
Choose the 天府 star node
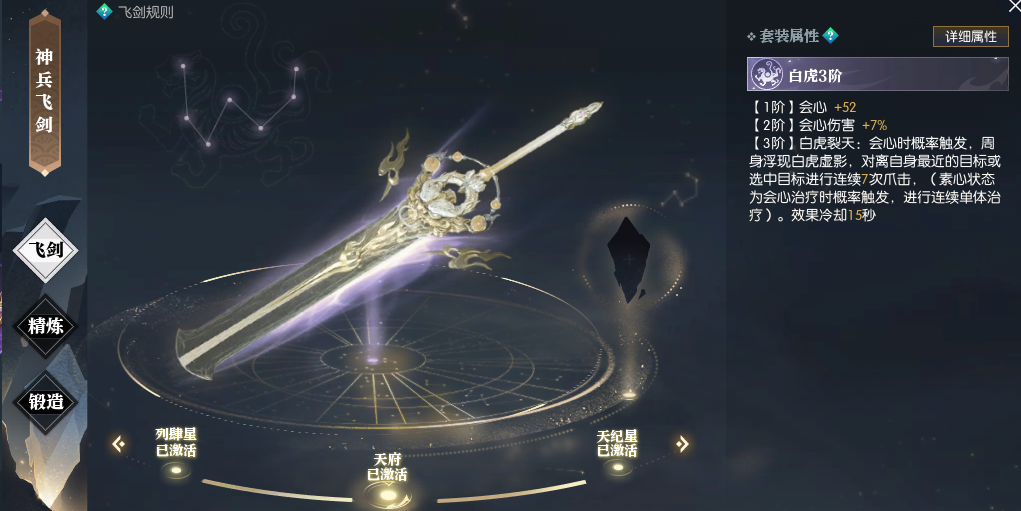[386, 491]
